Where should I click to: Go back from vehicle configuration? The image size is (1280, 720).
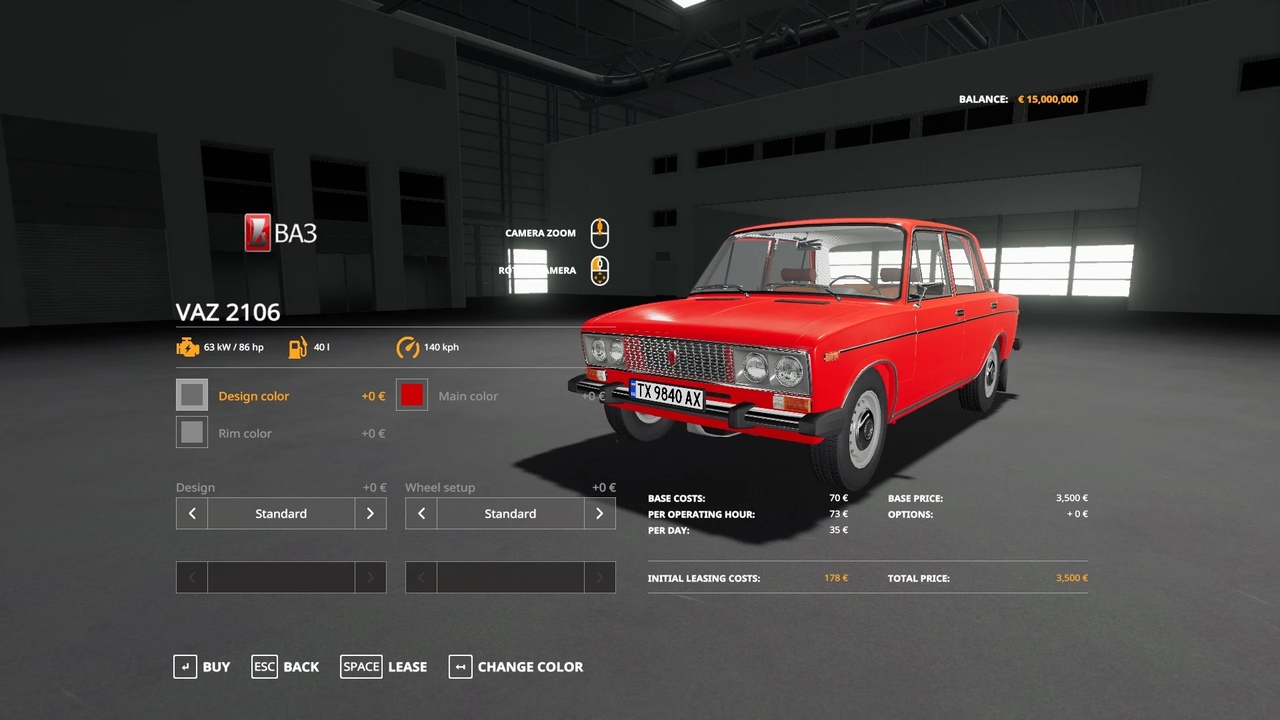click(x=286, y=667)
